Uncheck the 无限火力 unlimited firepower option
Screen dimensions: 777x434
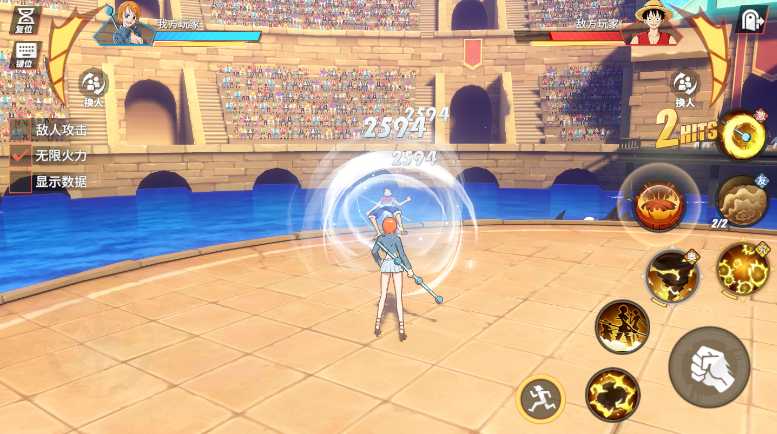click(21, 155)
